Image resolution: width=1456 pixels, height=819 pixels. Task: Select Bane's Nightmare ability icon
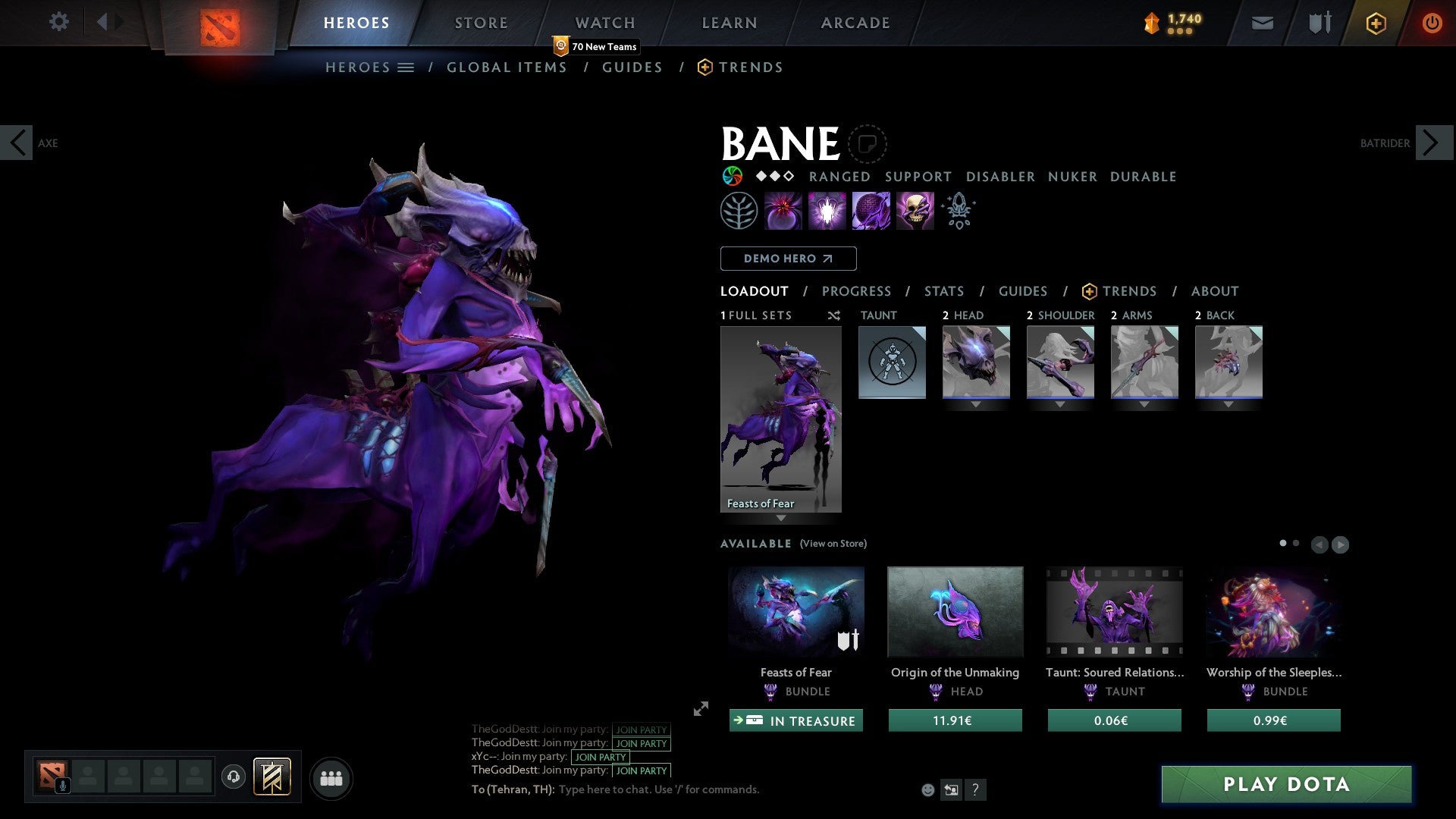pyautogui.click(x=871, y=210)
